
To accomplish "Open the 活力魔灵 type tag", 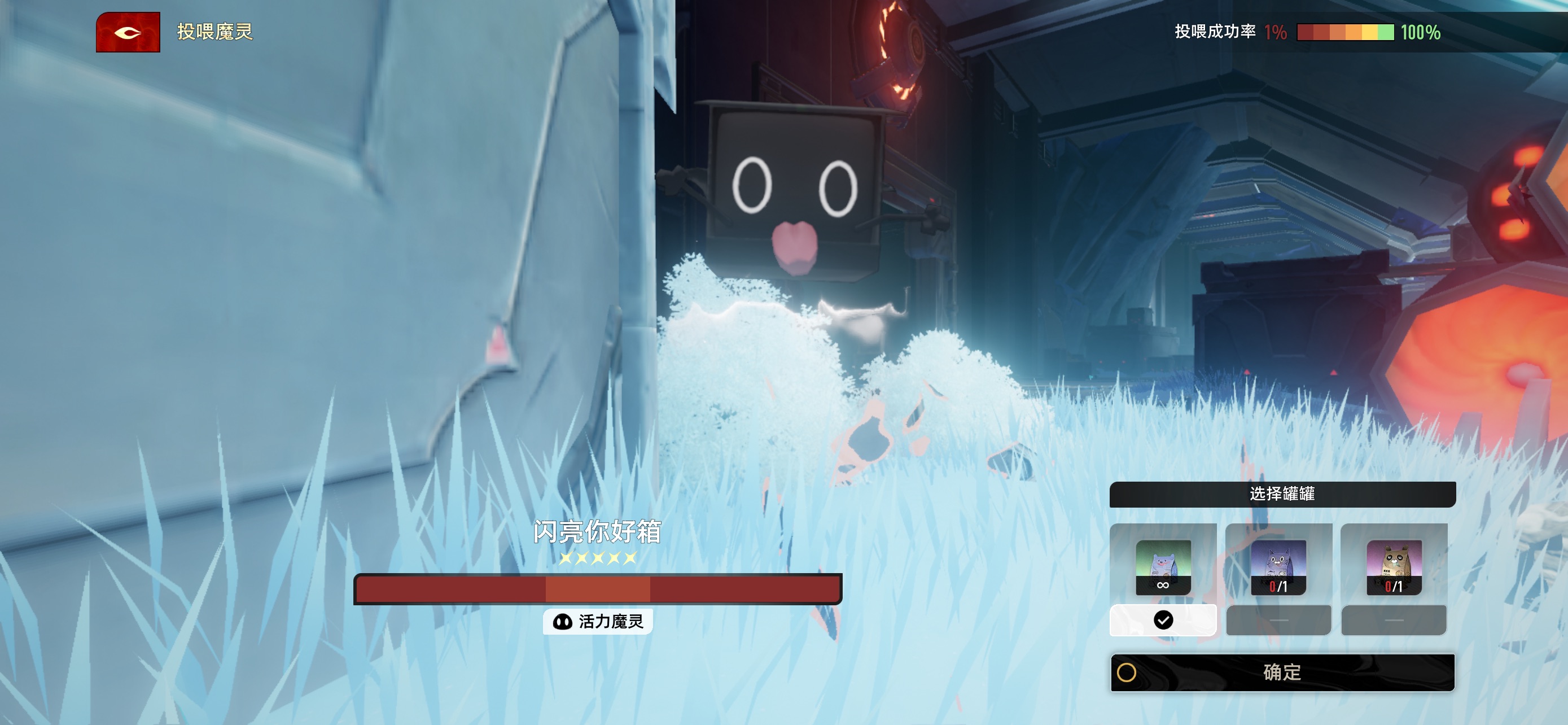I will pos(598,622).
